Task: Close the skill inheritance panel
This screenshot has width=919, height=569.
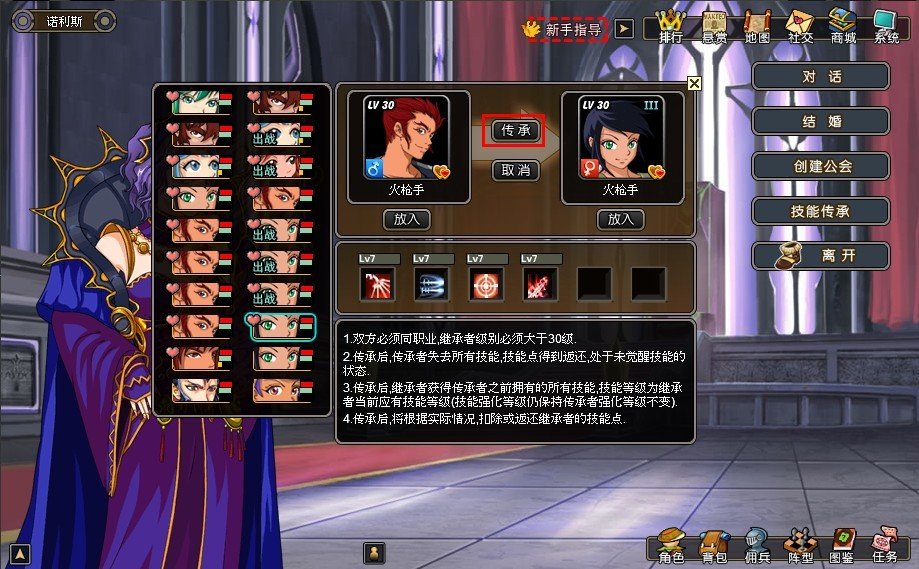Action: tap(694, 84)
